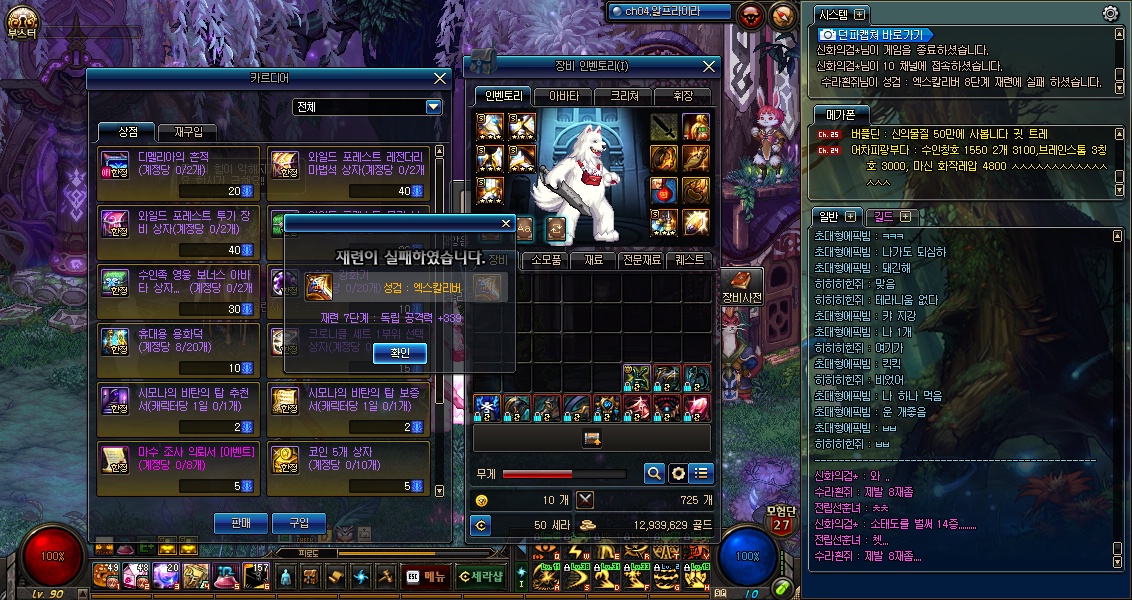Click the 구입 buy button
This screenshot has height=600, width=1132.
tap(299, 522)
